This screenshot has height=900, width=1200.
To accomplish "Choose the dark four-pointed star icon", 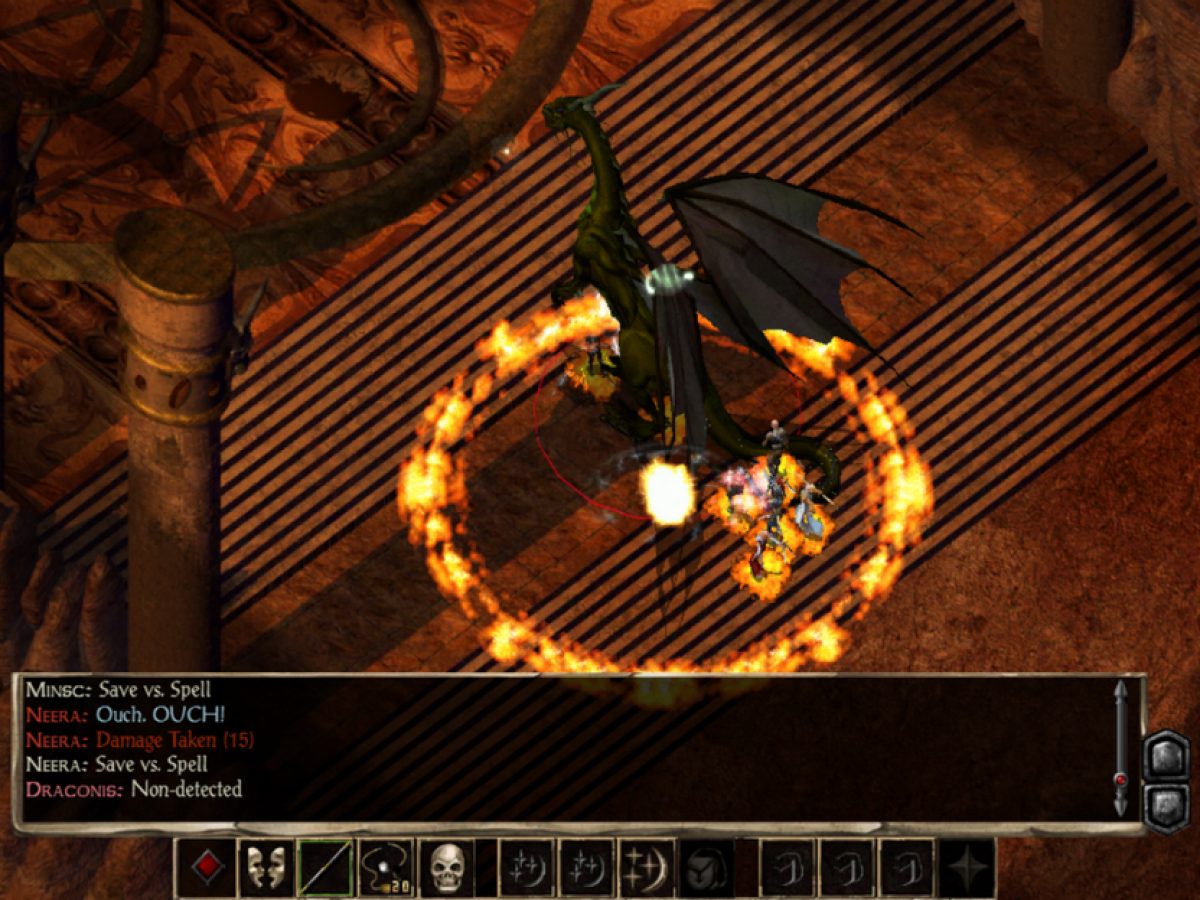I will coord(967,867).
